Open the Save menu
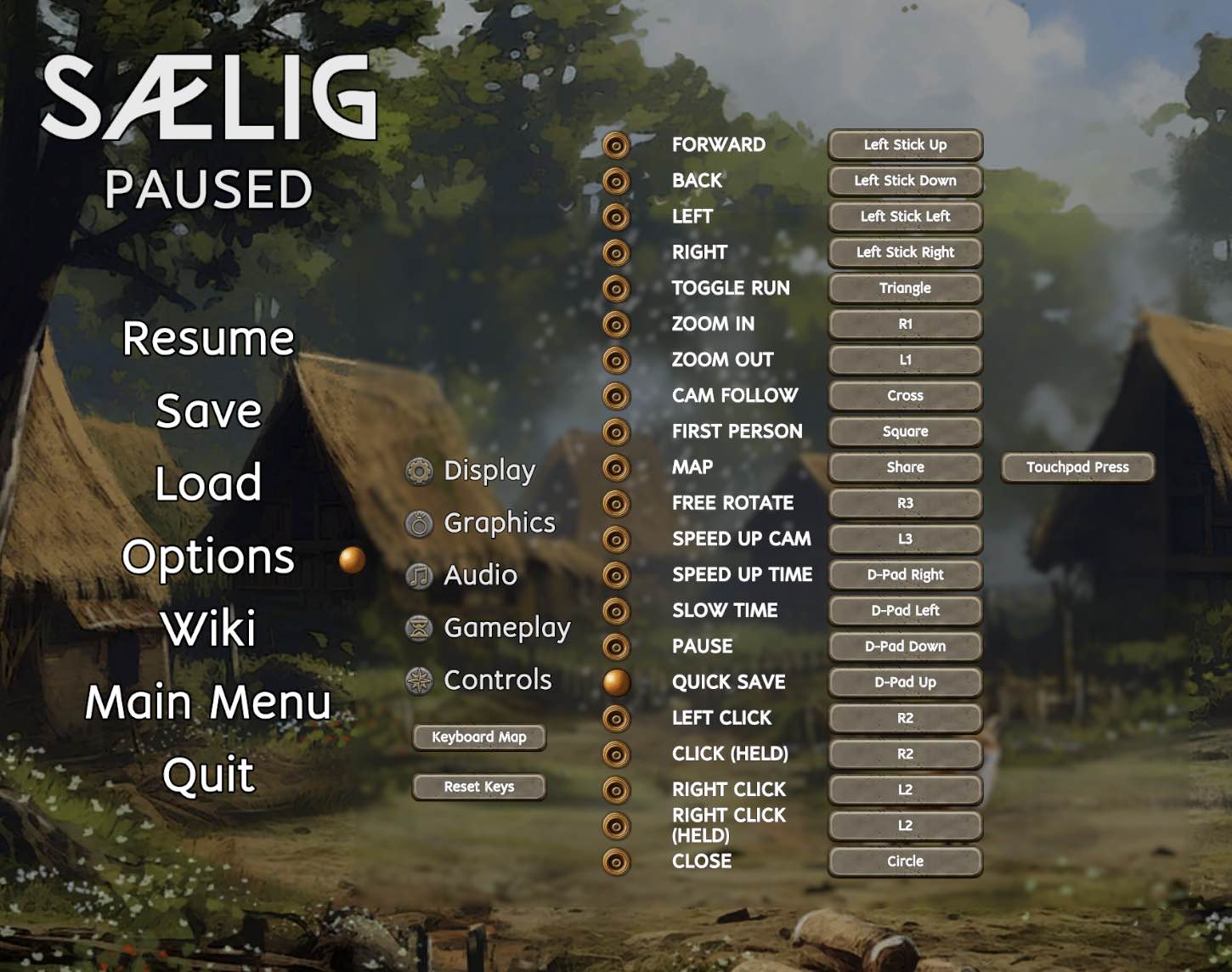Viewport: 1232px width, 972px height. pos(208,411)
